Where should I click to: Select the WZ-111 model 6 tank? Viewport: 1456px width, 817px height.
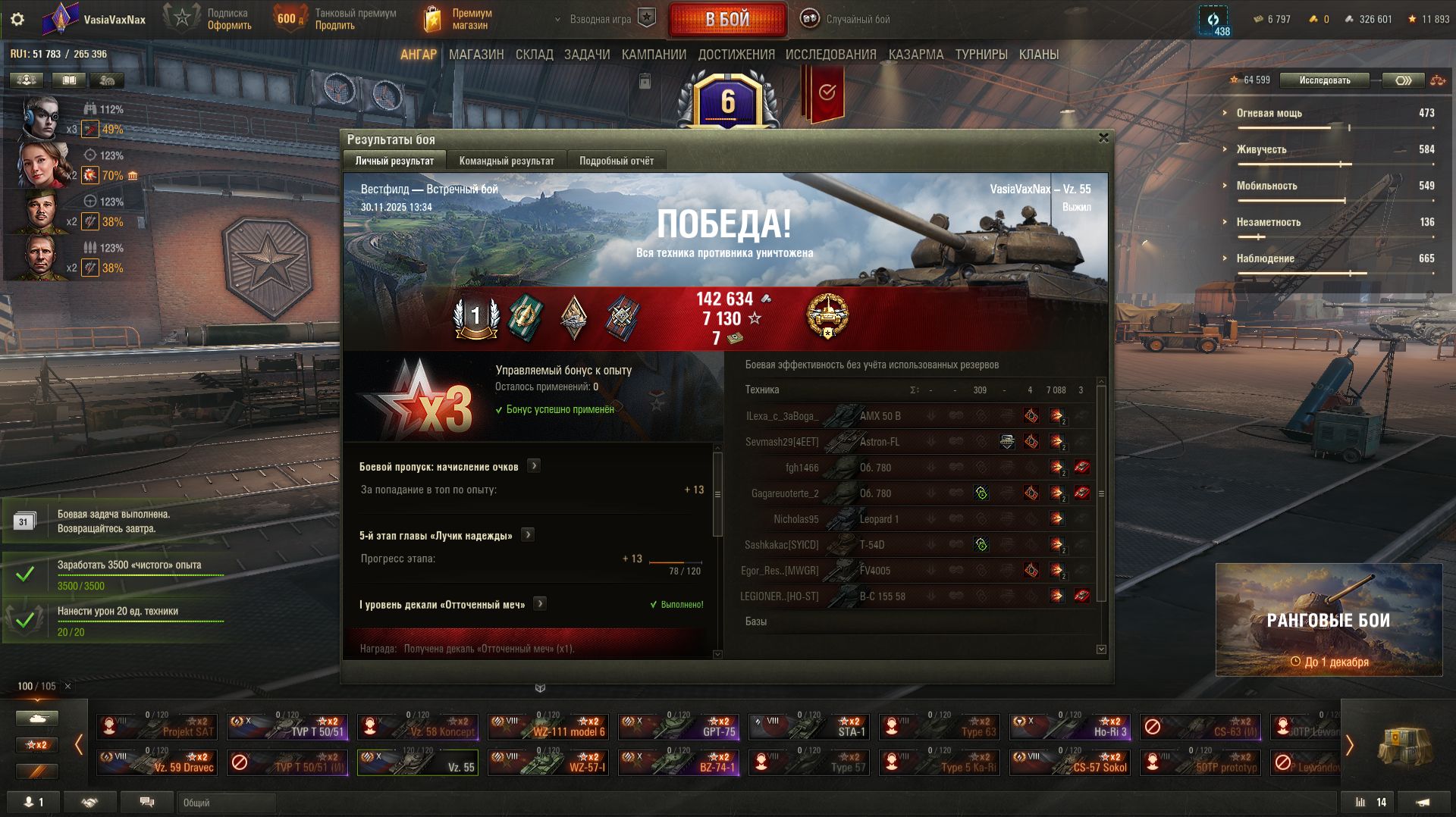(548, 727)
